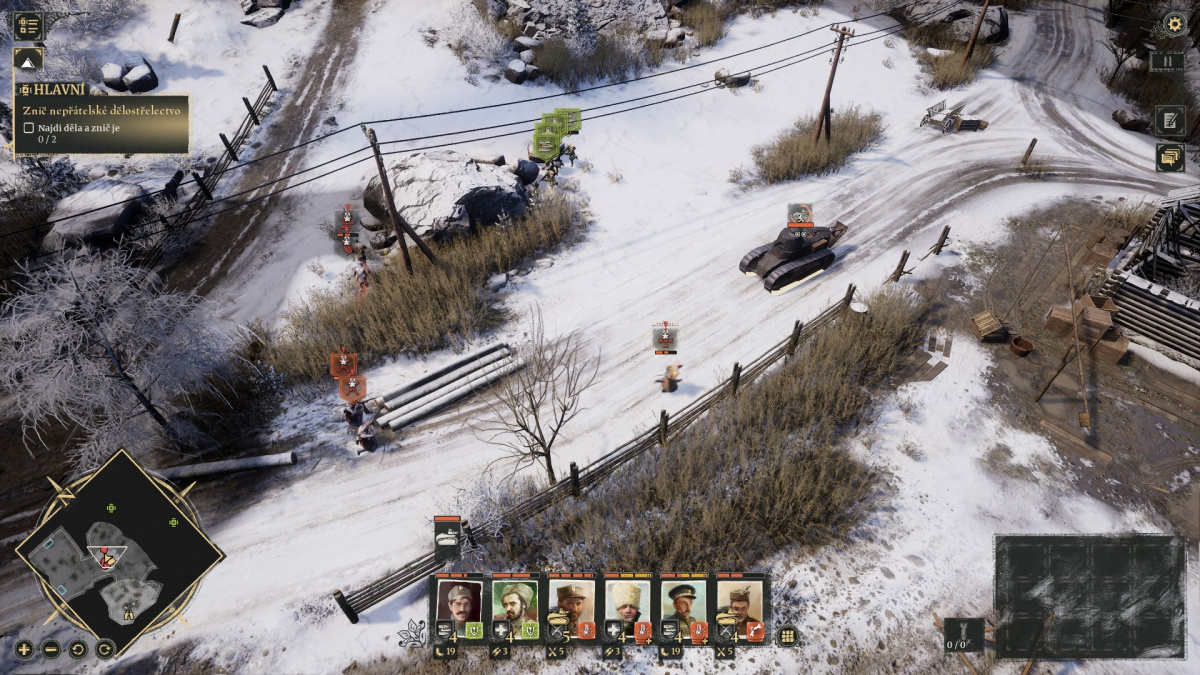Rotate the map counter-clockwise
The height and width of the screenshot is (675, 1200).
coord(78,649)
